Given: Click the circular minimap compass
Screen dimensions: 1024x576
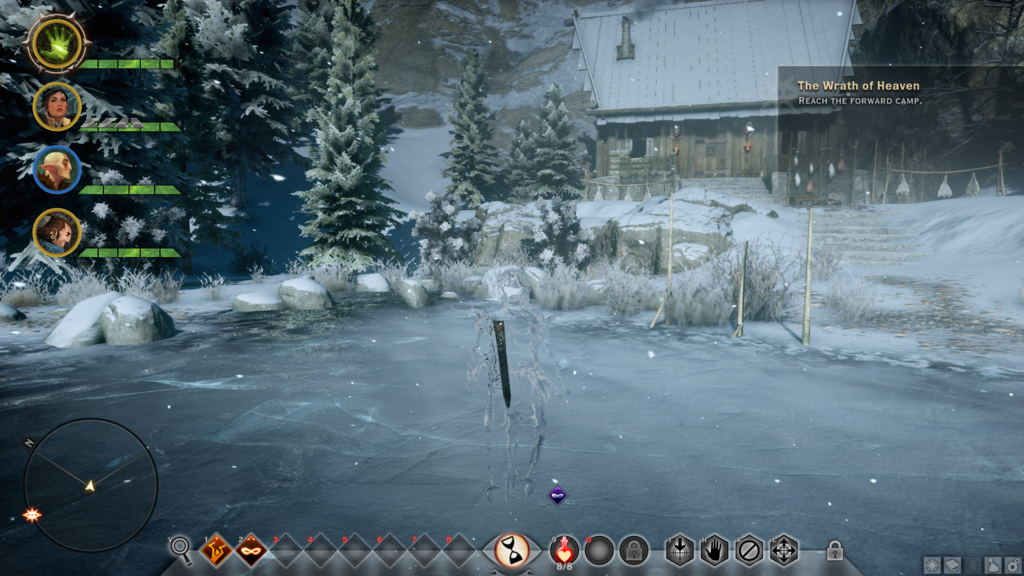Looking at the screenshot, I should 90,485.
